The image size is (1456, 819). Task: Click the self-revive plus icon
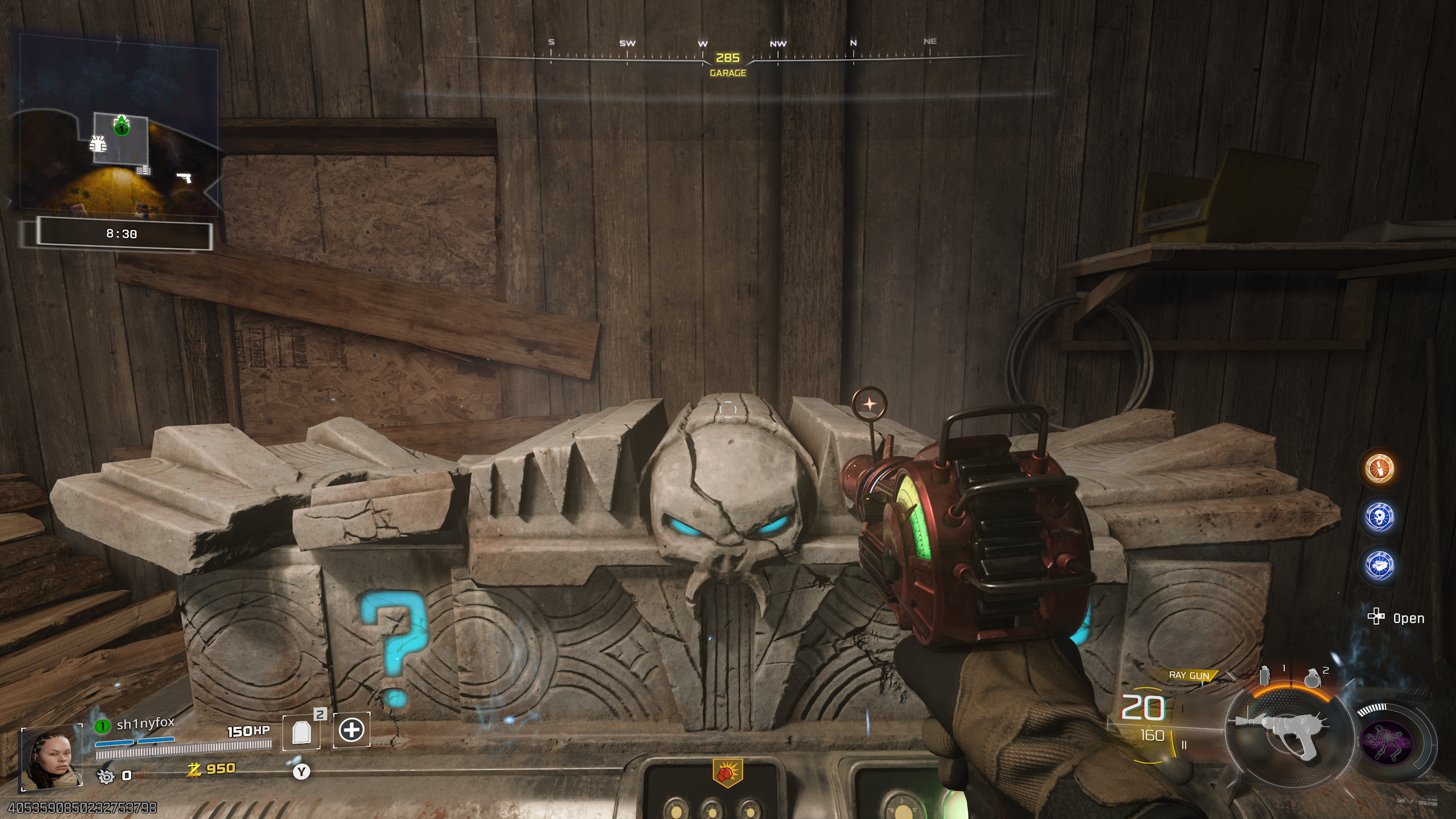pos(351,730)
